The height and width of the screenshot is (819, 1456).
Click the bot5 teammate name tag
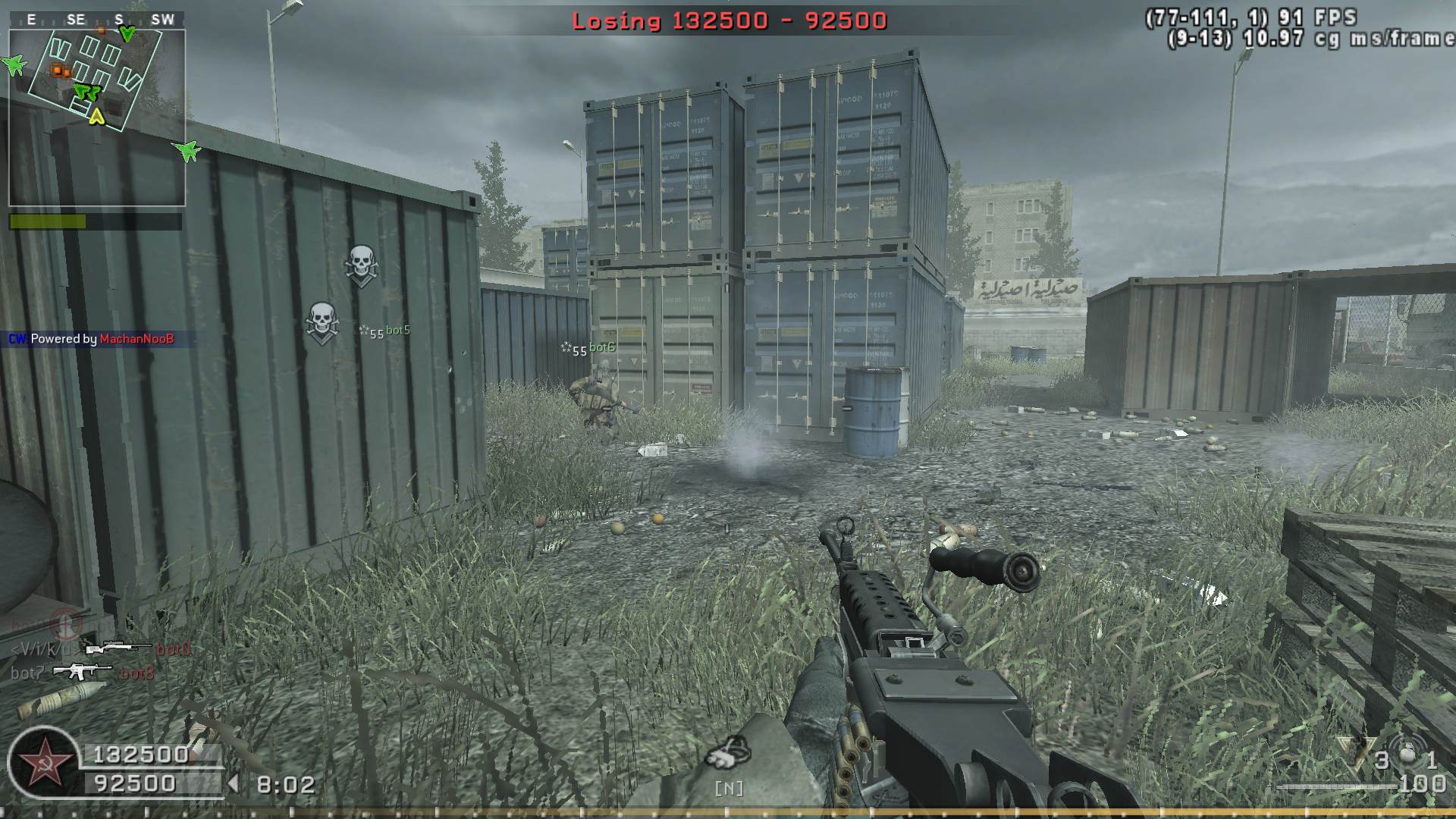tap(397, 331)
